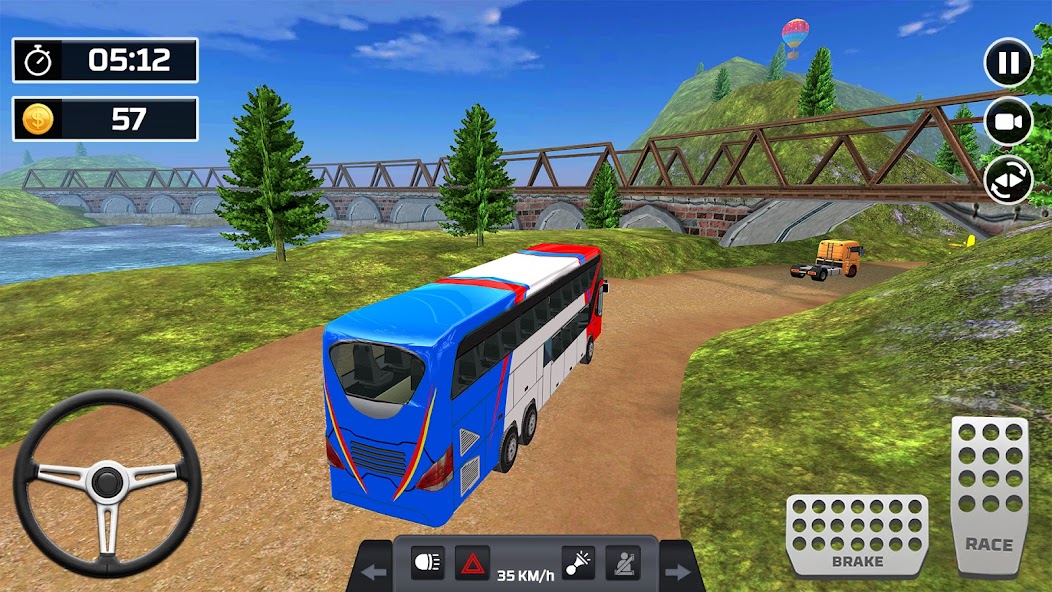This screenshot has height=592, width=1052.
Task: Toggle the headlights
Action: (x=427, y=563)
